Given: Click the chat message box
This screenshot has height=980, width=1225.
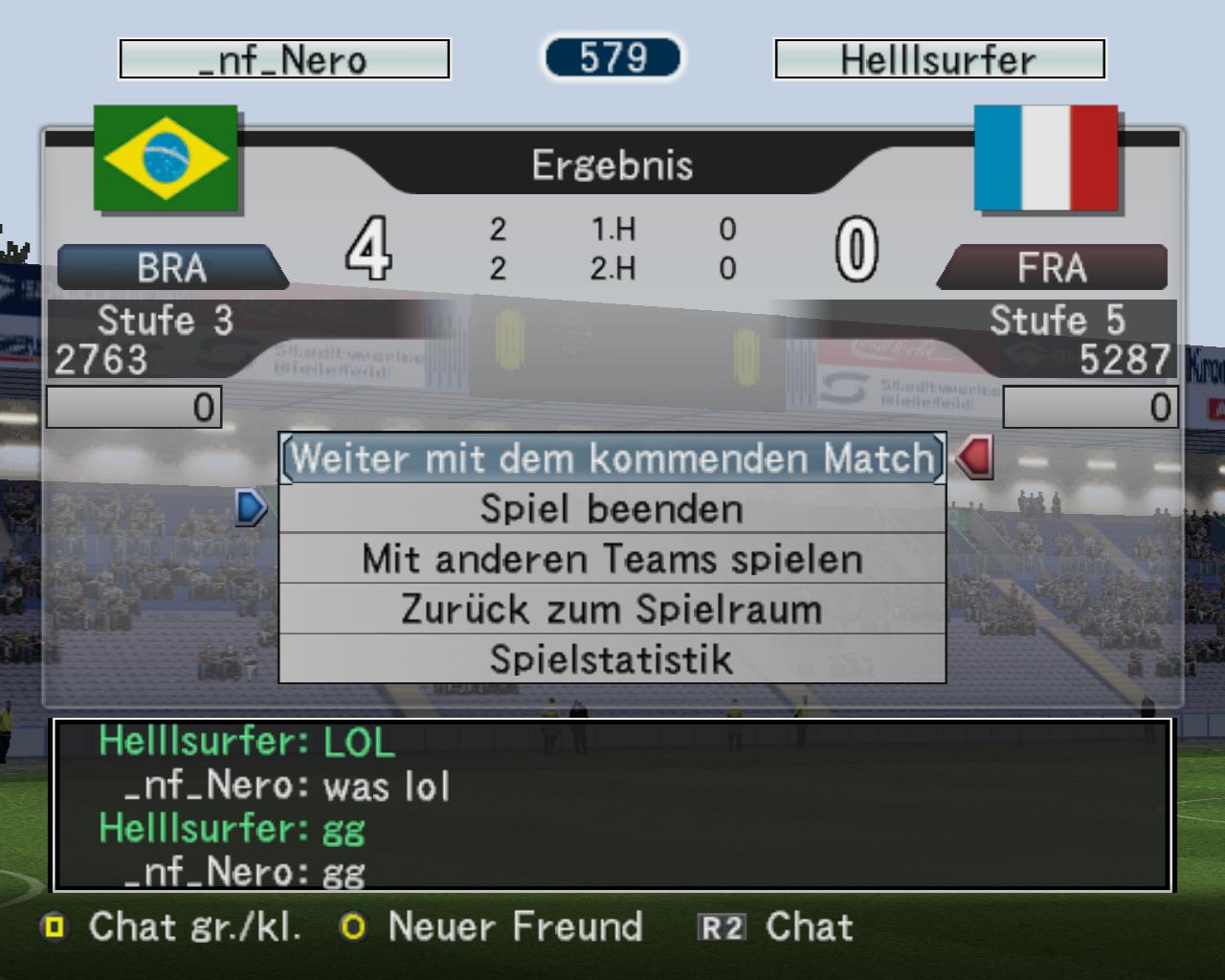Looking at the screenshot, I should 612,805.
